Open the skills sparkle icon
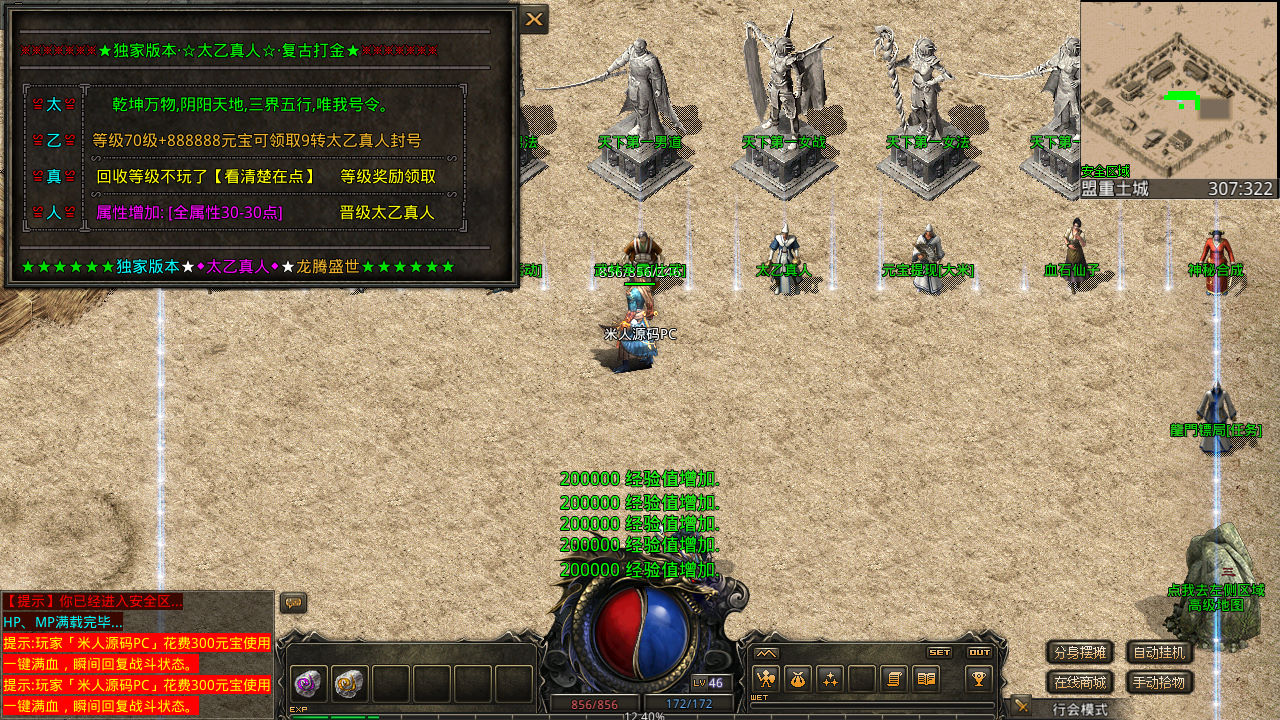This screenshot has width=1280, height=720. click(x=829, y=679)
